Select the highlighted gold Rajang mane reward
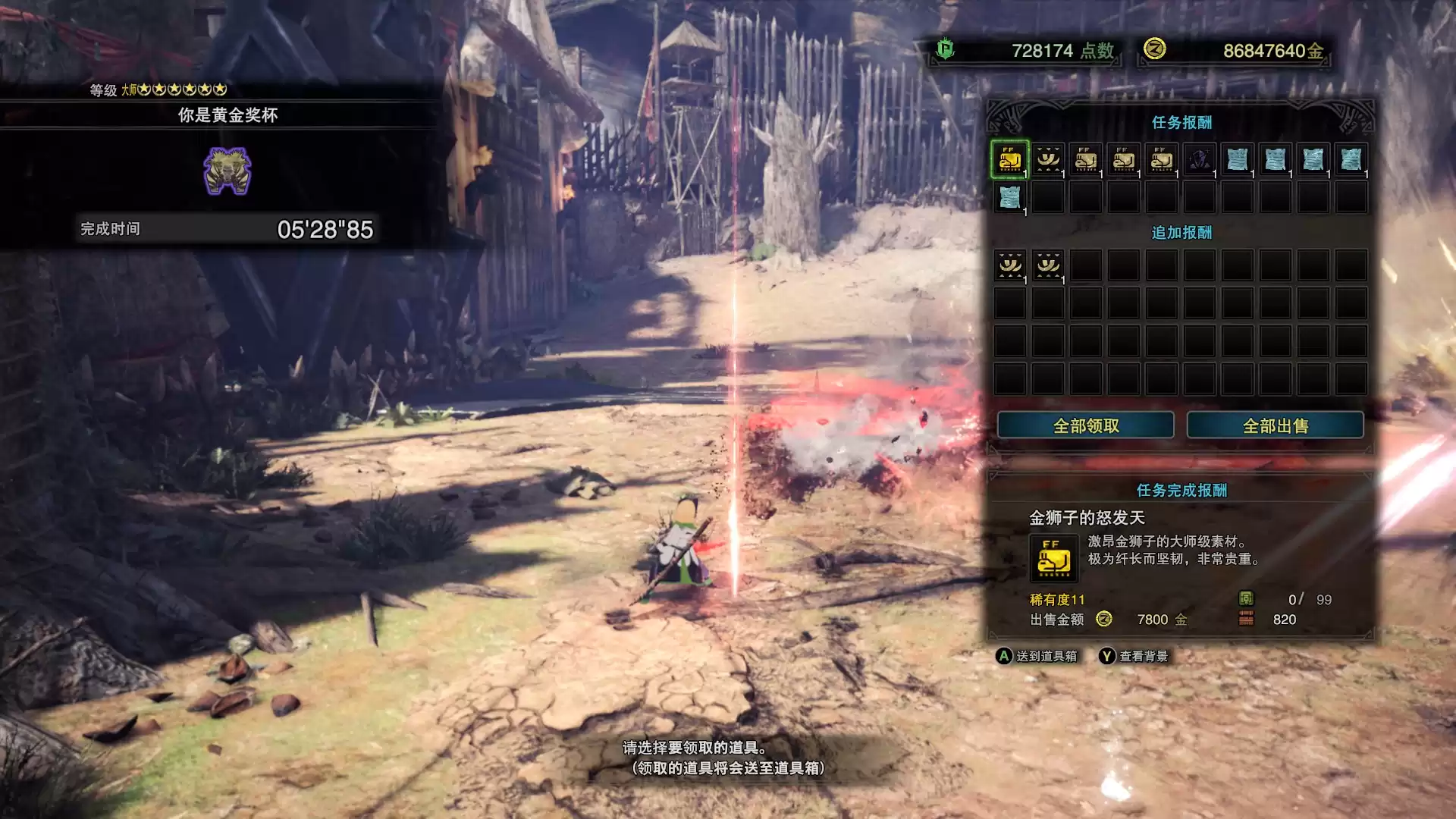The width and height of the screenshot is (1456, 819). pos(1009,159)
